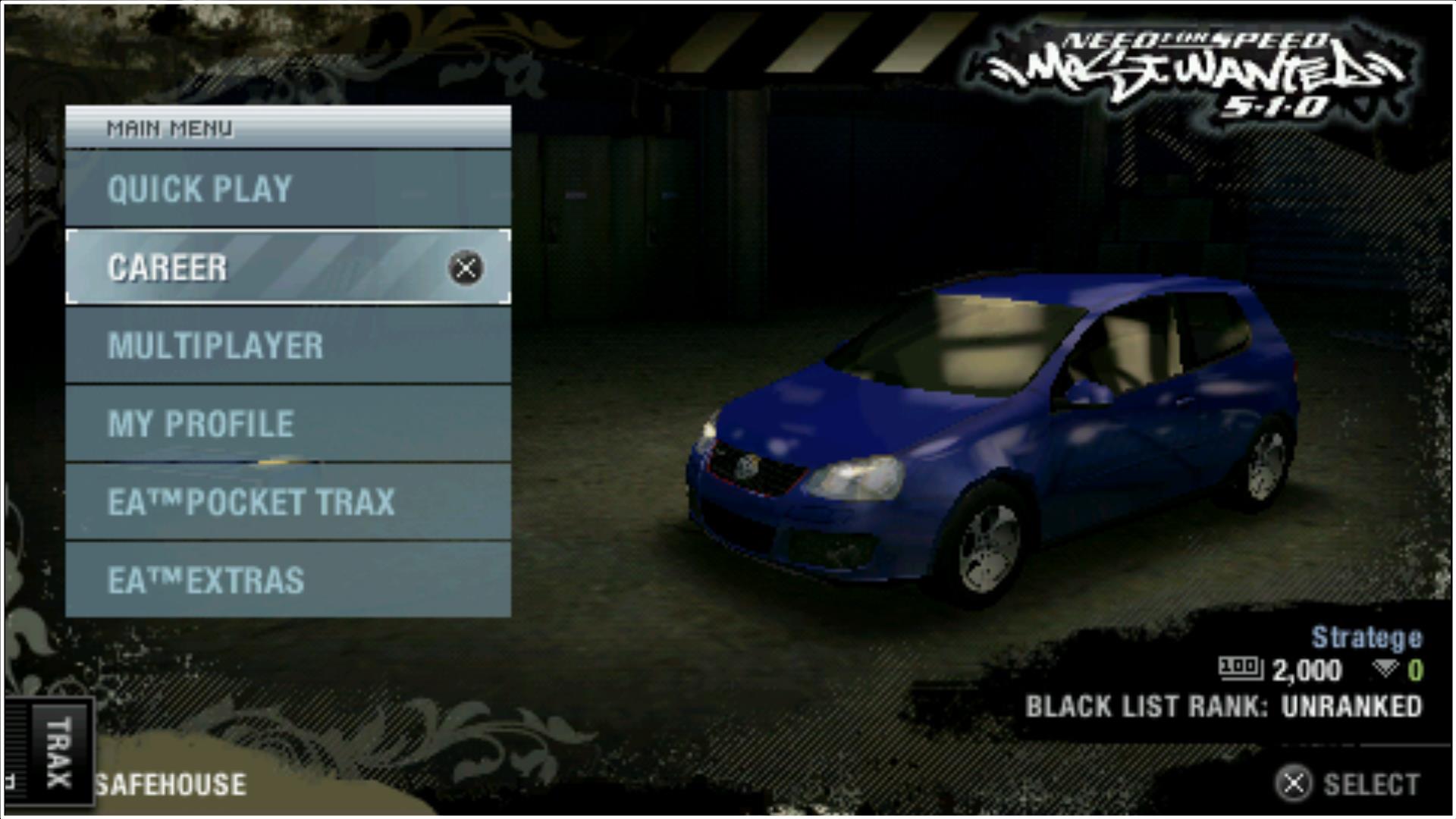
Task: Open My Profile
Action: 287,424
